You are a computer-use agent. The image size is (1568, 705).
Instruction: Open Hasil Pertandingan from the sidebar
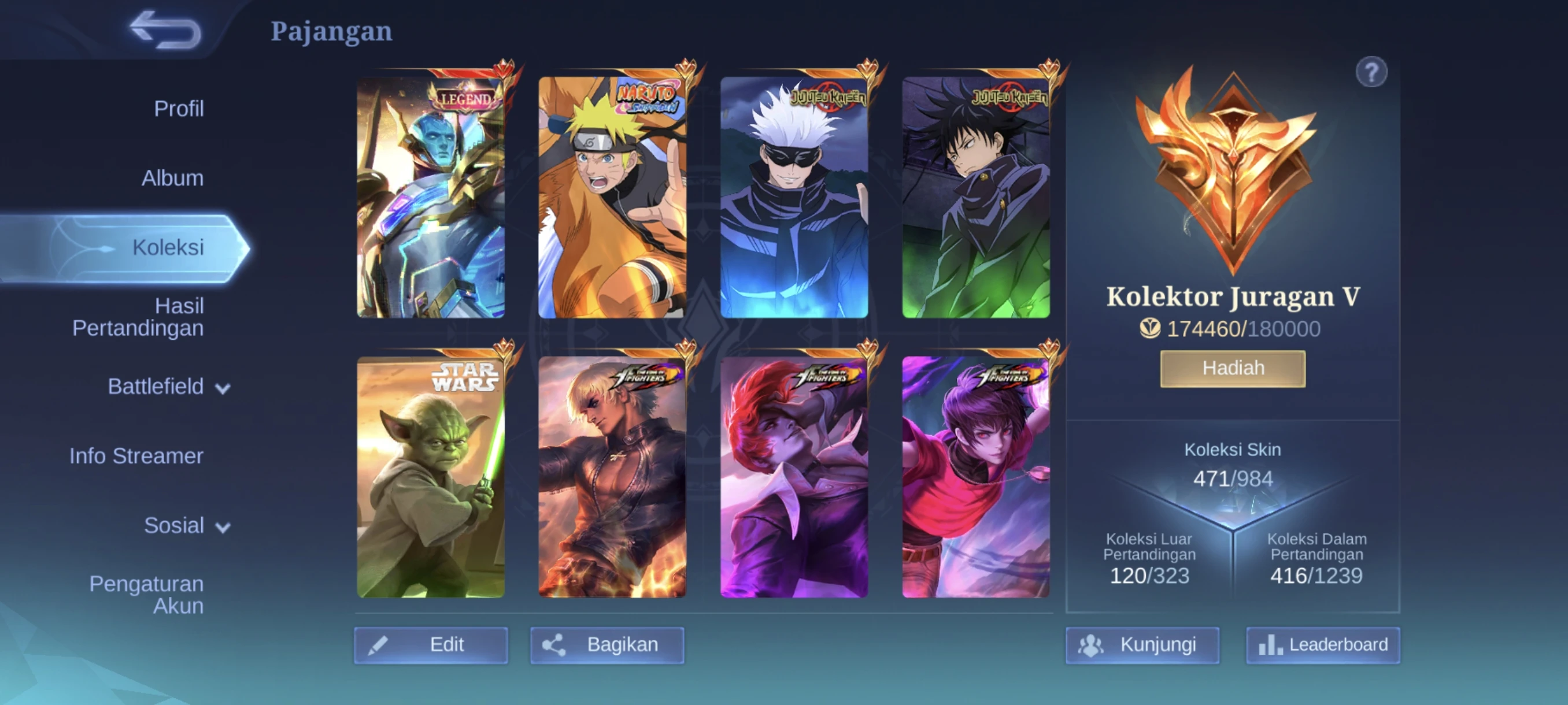tap(139, 316)
